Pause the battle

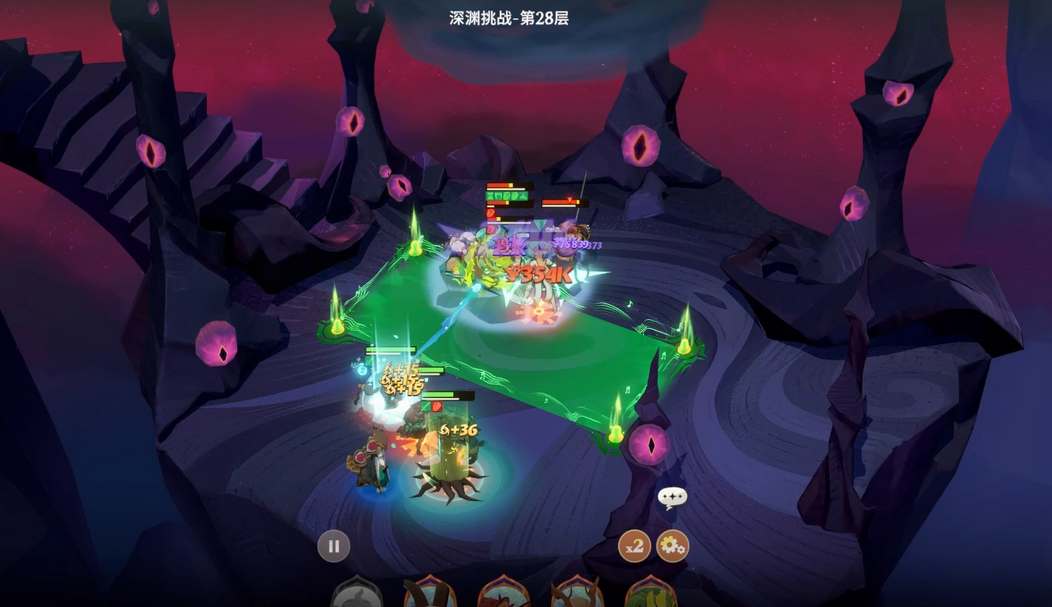tap(334, 546)
